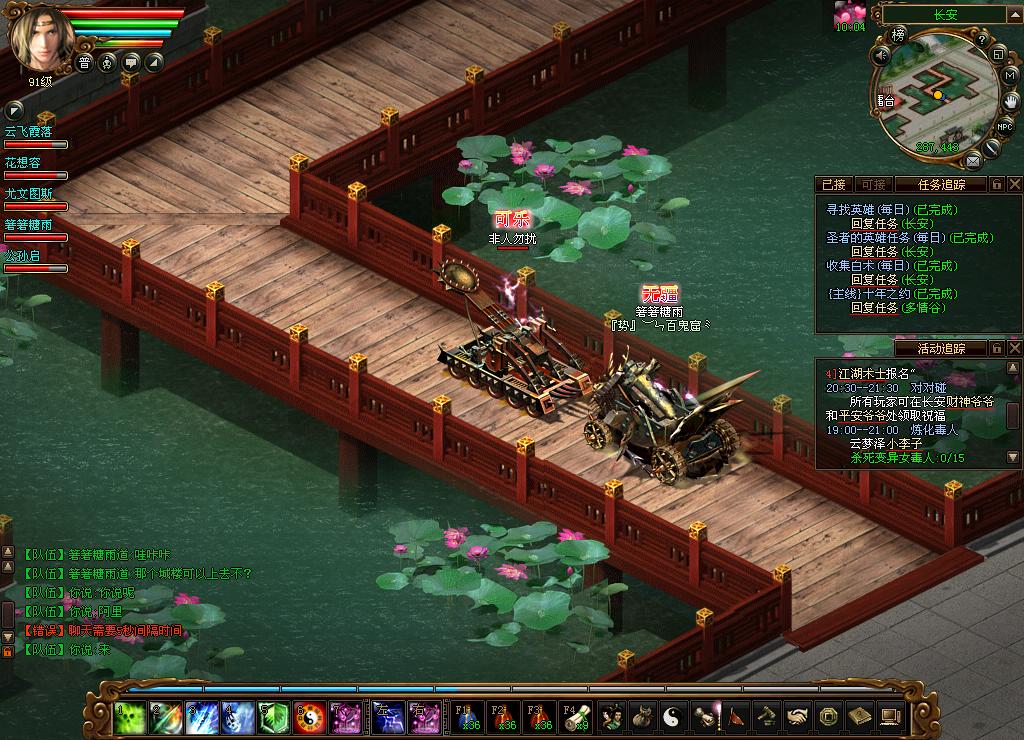Screen dimensions: 1024x740
Task: Use the F4 scroll item
Action: point(575,716)
